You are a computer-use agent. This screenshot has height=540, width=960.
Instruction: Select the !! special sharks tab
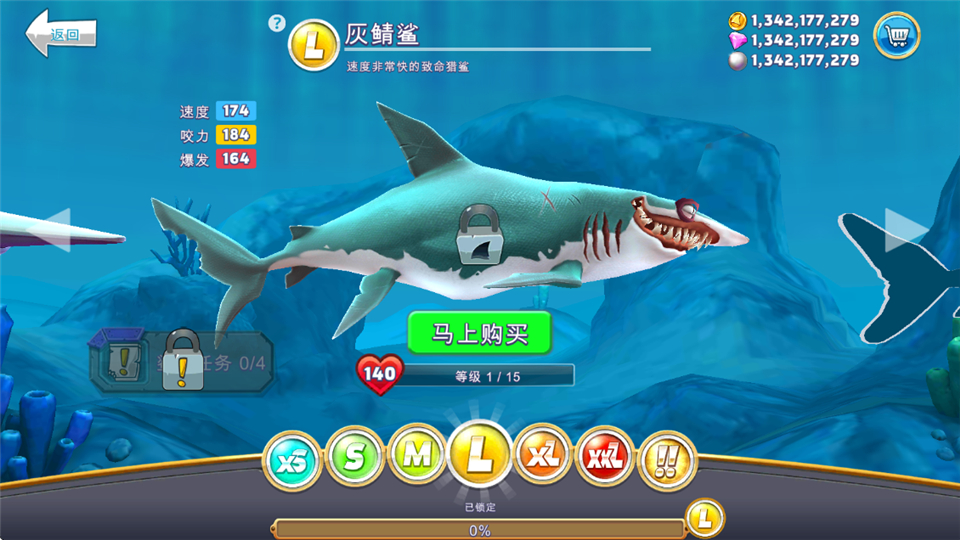(x=667, y=460)
